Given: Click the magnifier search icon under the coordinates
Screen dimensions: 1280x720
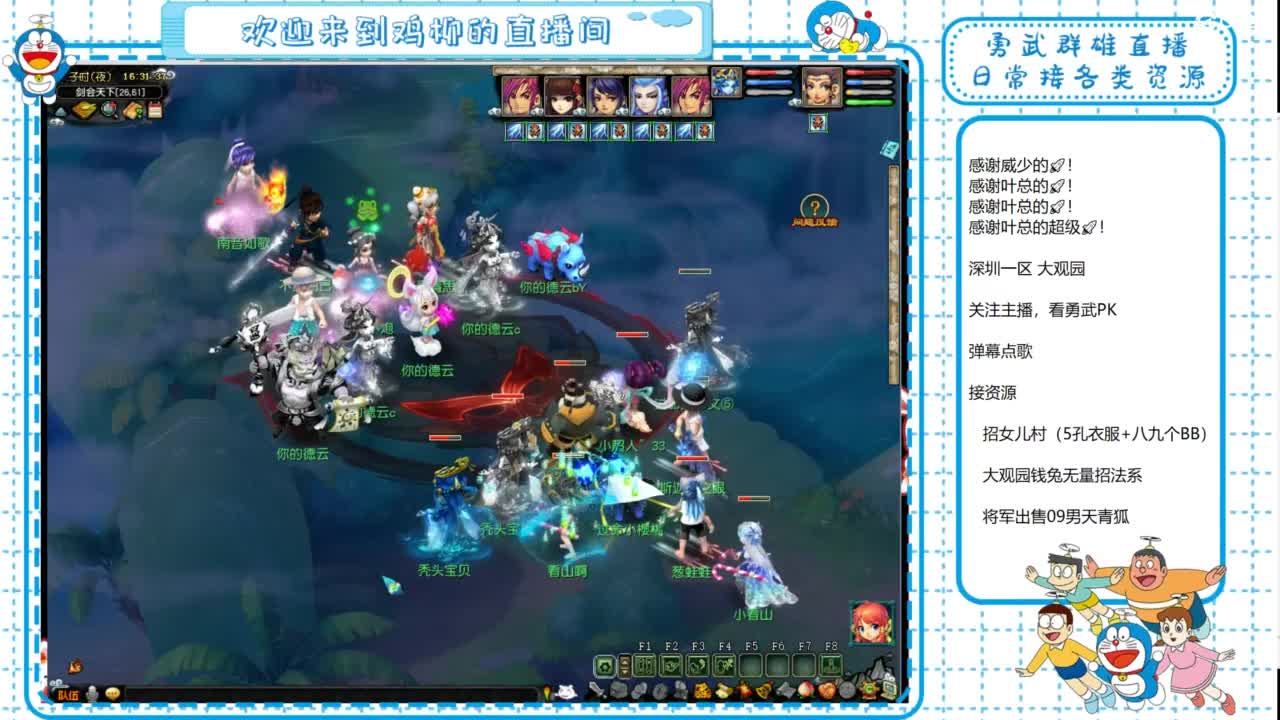Looking at the screenshot, I should point(110,111).
